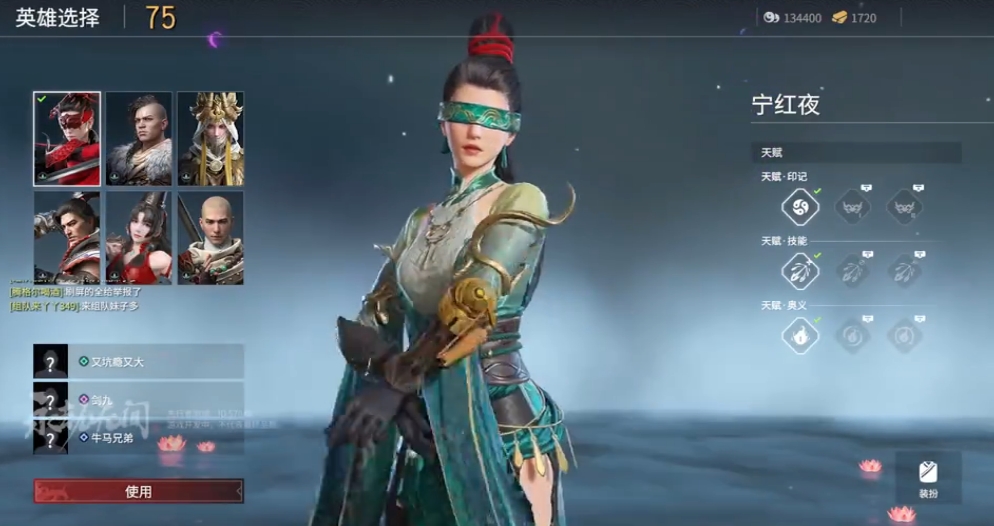
Task: Select the active 天赋·技能 talent icon
Action: (800, 271)
